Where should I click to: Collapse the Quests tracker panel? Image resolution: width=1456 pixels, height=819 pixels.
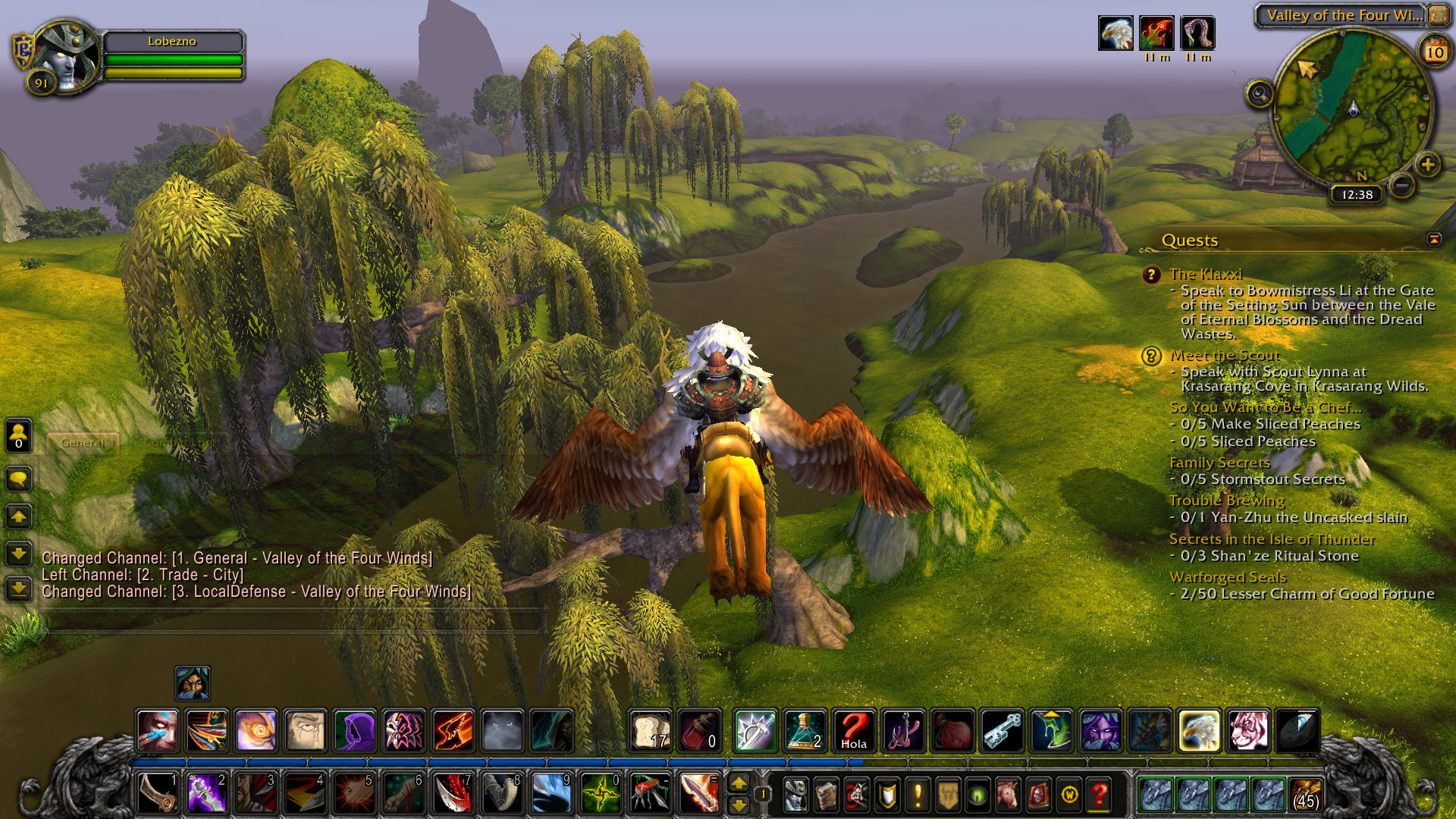click(x=1433, y=240)
